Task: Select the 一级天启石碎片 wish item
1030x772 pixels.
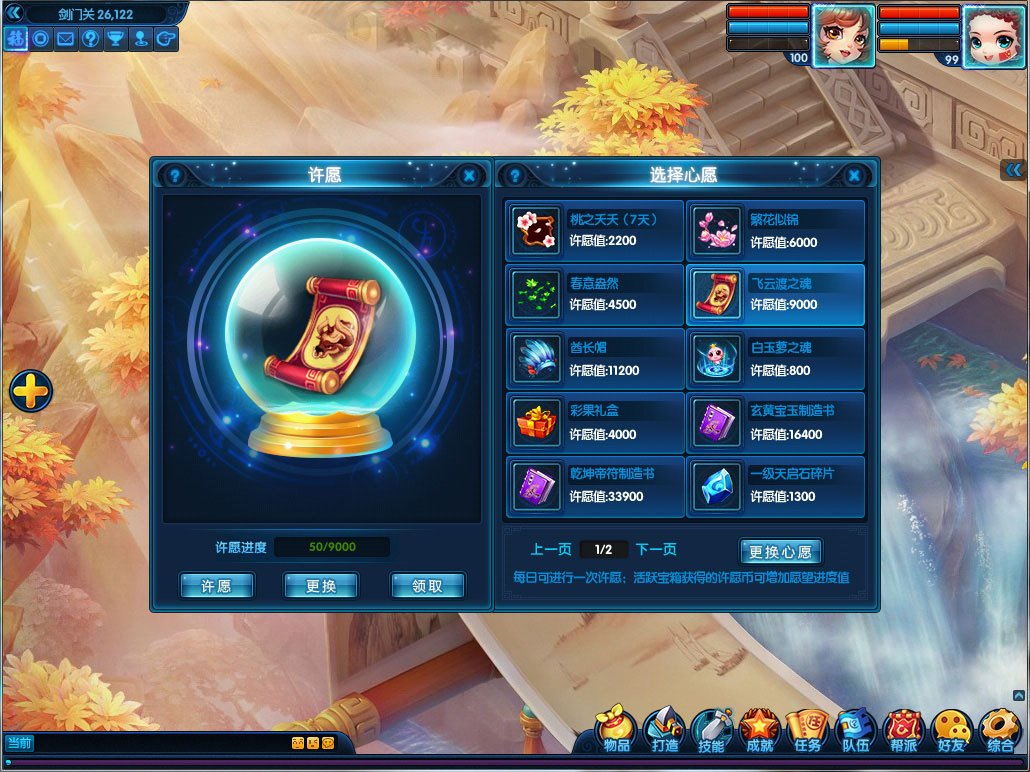Action: 776,487
